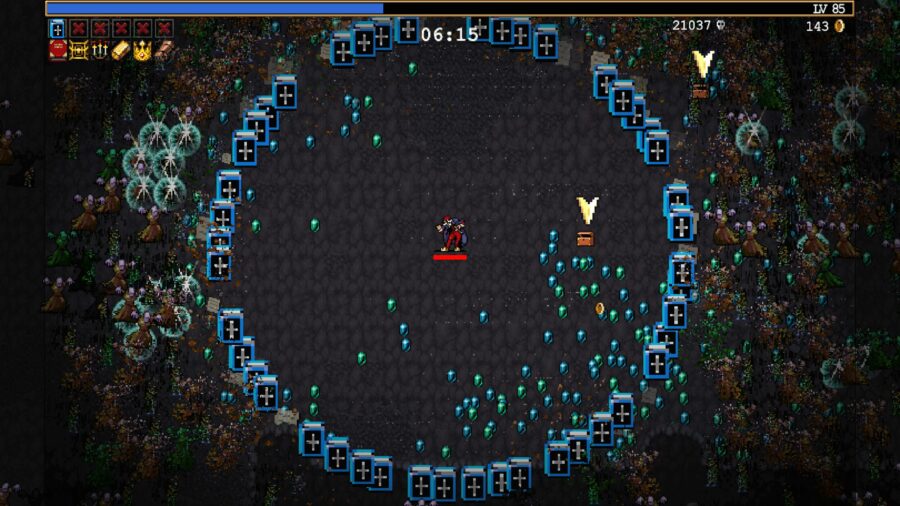Click the gold ingot passive item icon
The height and width of the screenshot is (506, 900).
tap(121, 49)
